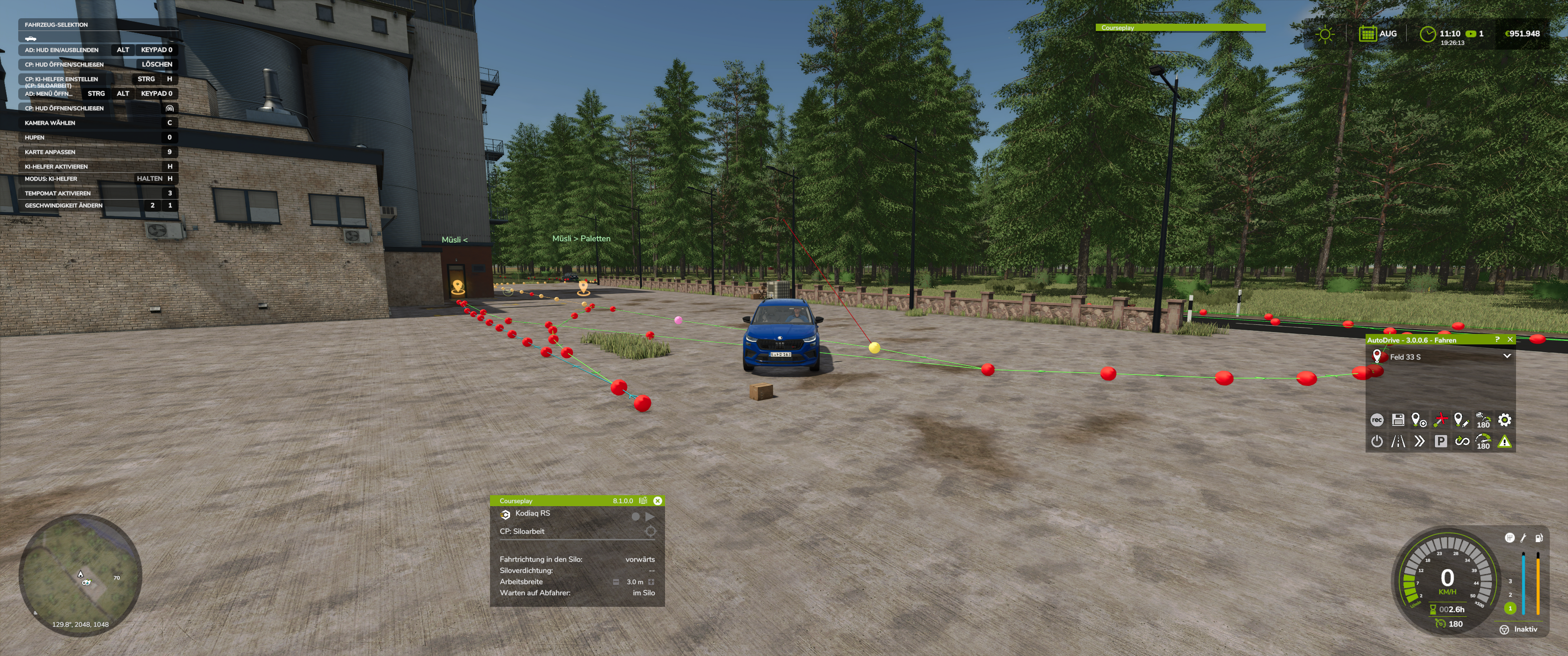Close the AutoDrive panel
Screen dimensions: 1568x656
(x=1510, y=339)
